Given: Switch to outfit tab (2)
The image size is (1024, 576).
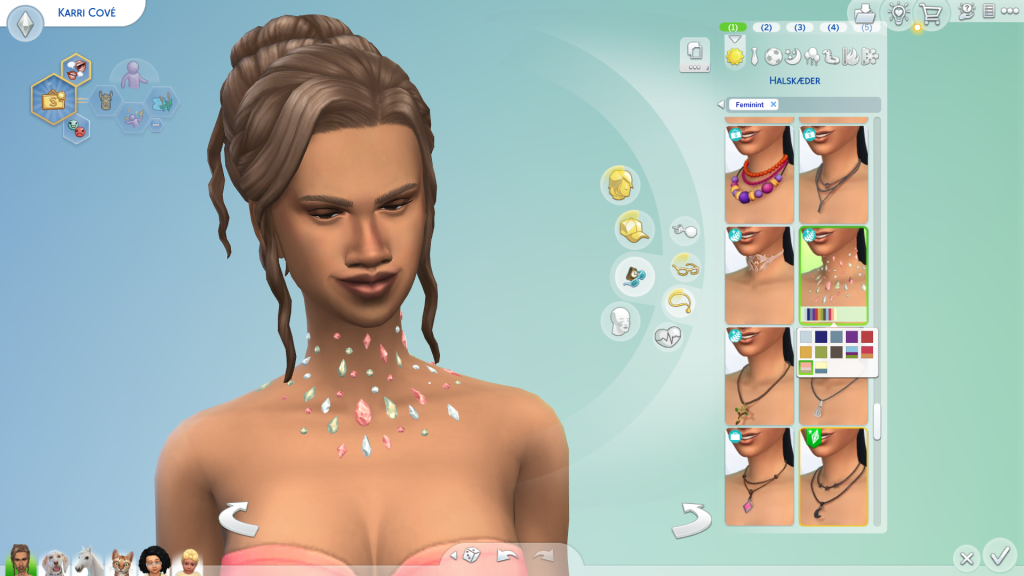Looking at the screenshot, I should pyautogui.click(x=766, y=27).
